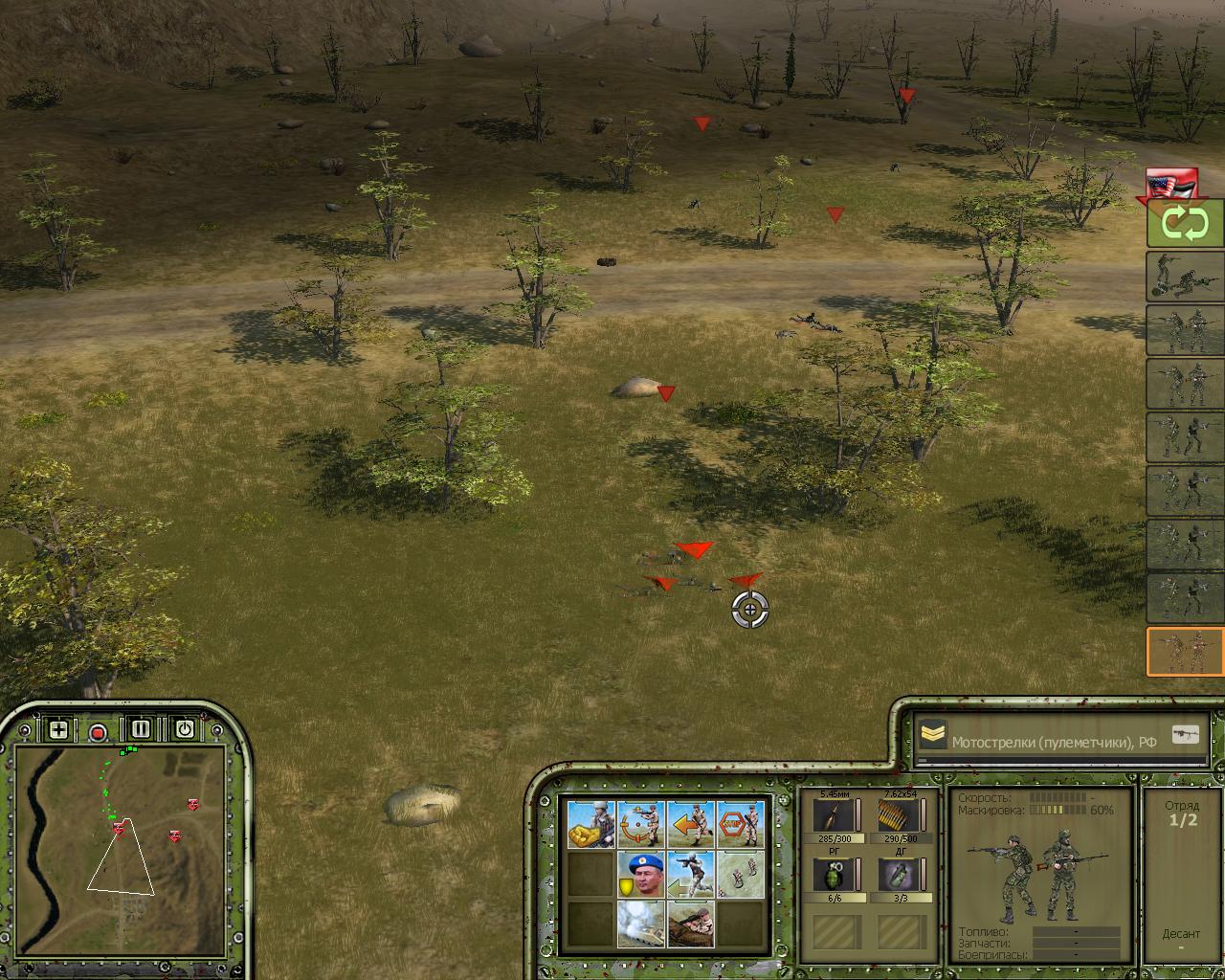Click the blue beret officer portrait
Screen dimensions: 1225x980
click(641, 874)
